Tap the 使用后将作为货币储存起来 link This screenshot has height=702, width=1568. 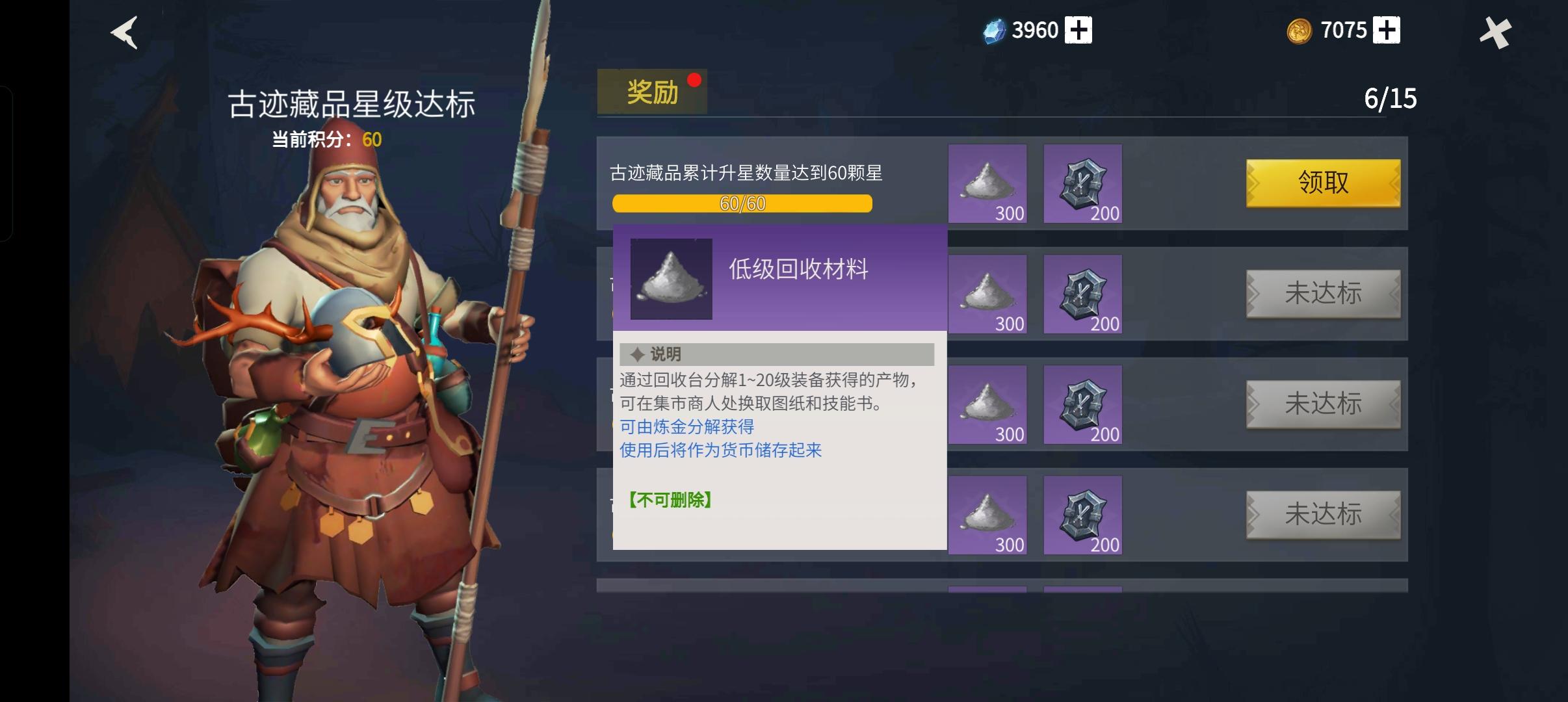pyautogui.click(x=720, y=450)
